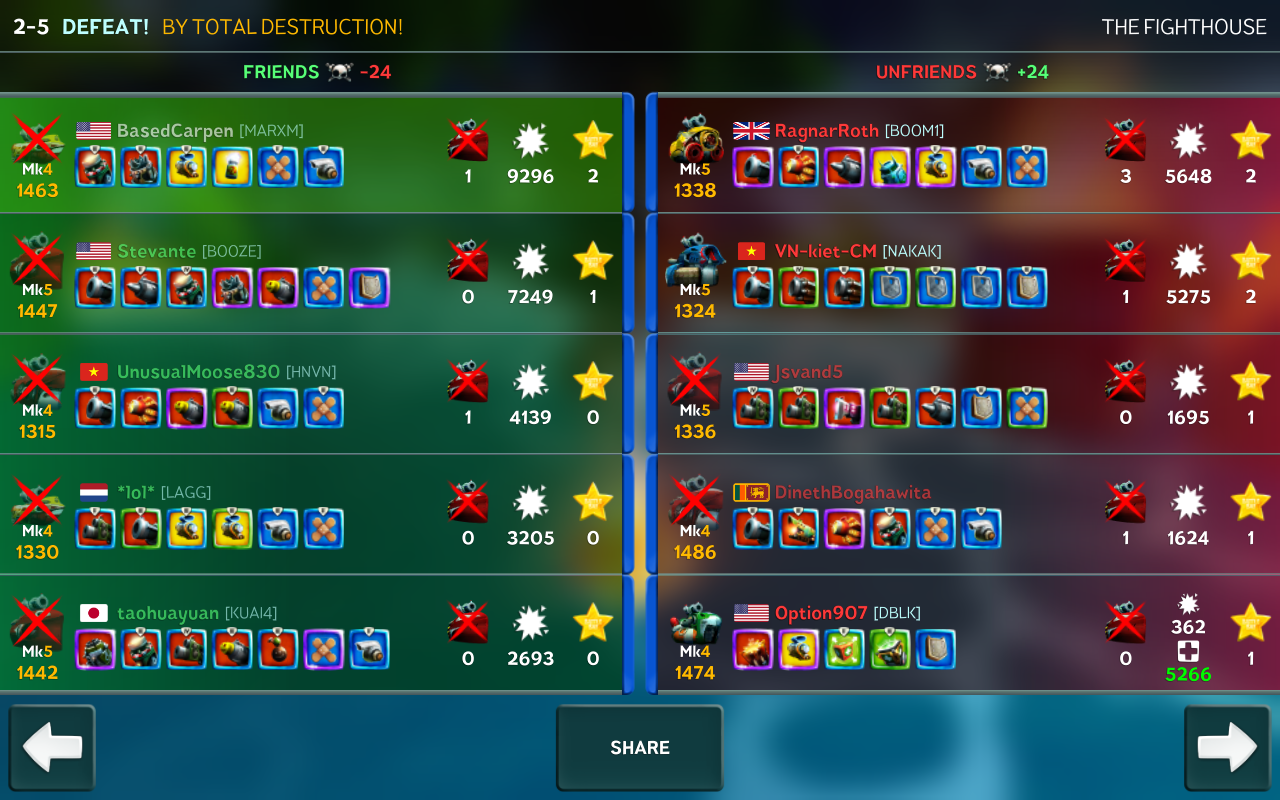
Task: Select DinethBogahawita's player row
Action: [965, 515]
